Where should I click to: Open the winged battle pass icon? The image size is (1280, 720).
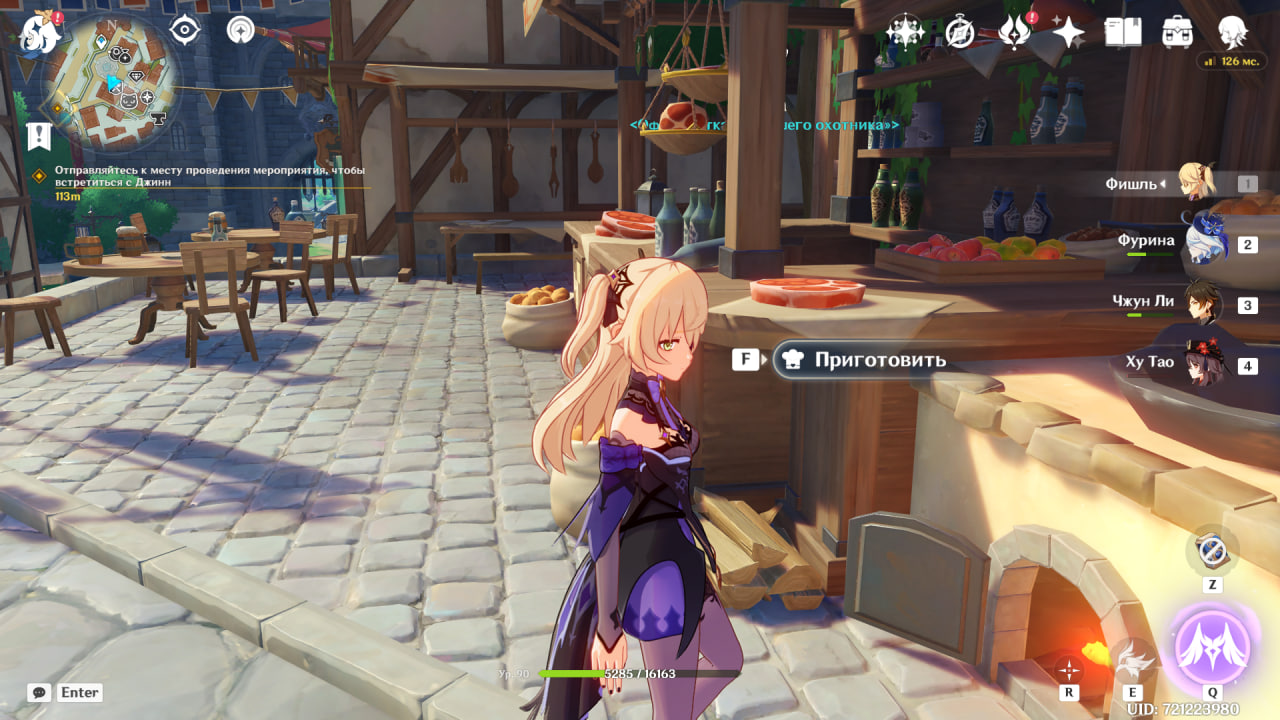pos(1014,32)
